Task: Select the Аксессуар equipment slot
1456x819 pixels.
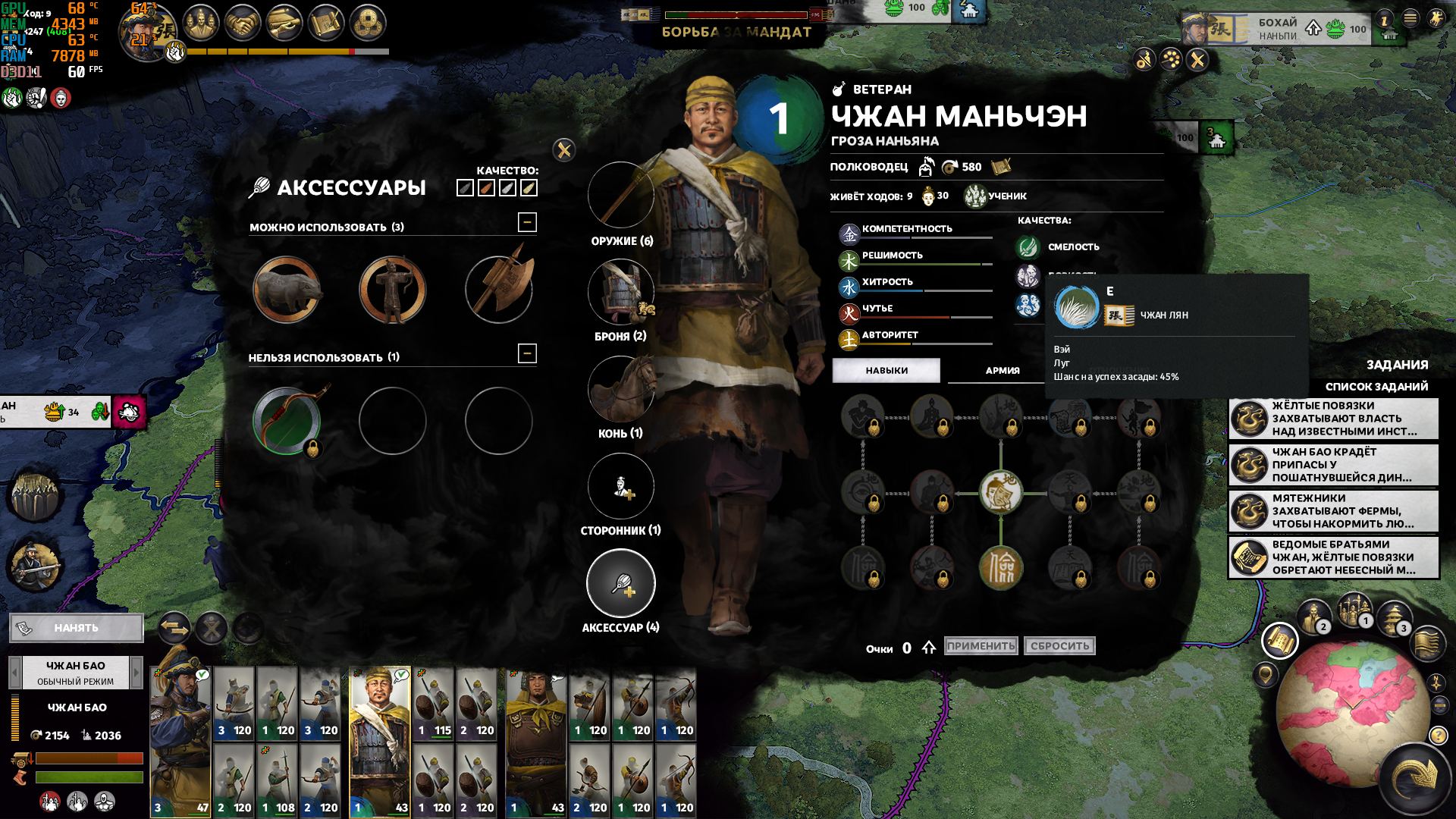Action: click(x=621, y=584)
